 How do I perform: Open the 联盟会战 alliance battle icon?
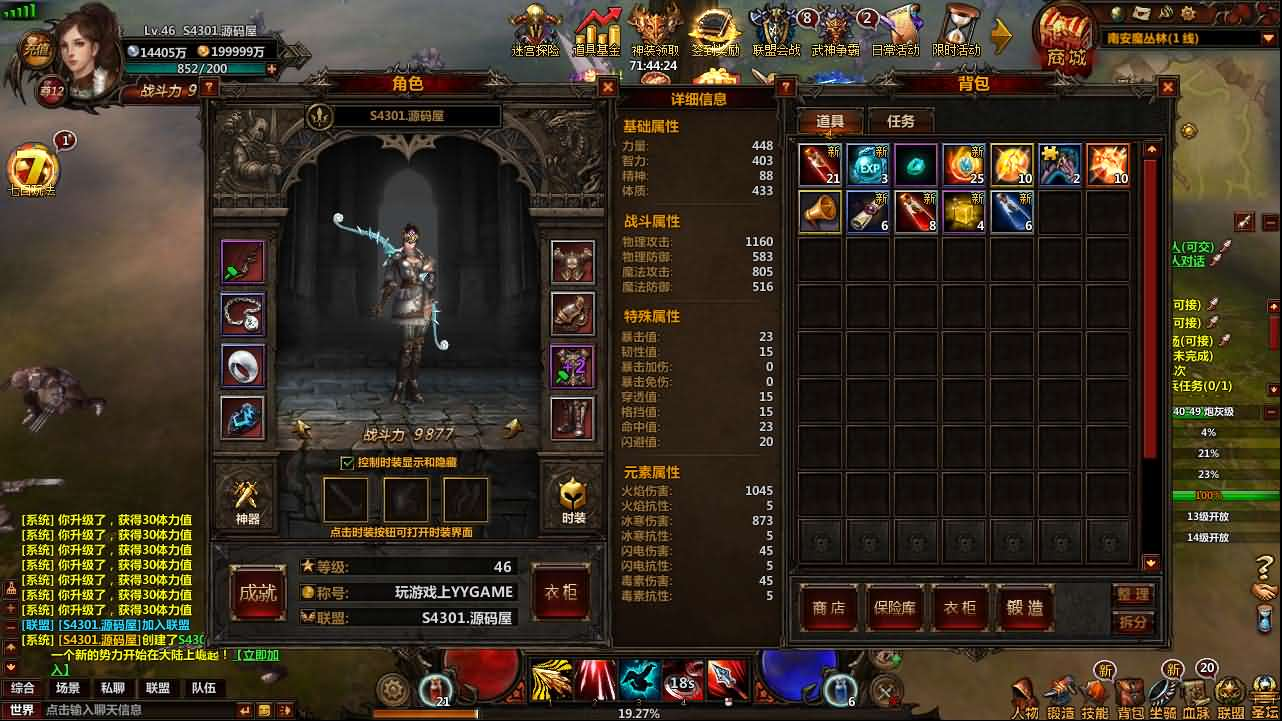(775, 30)
